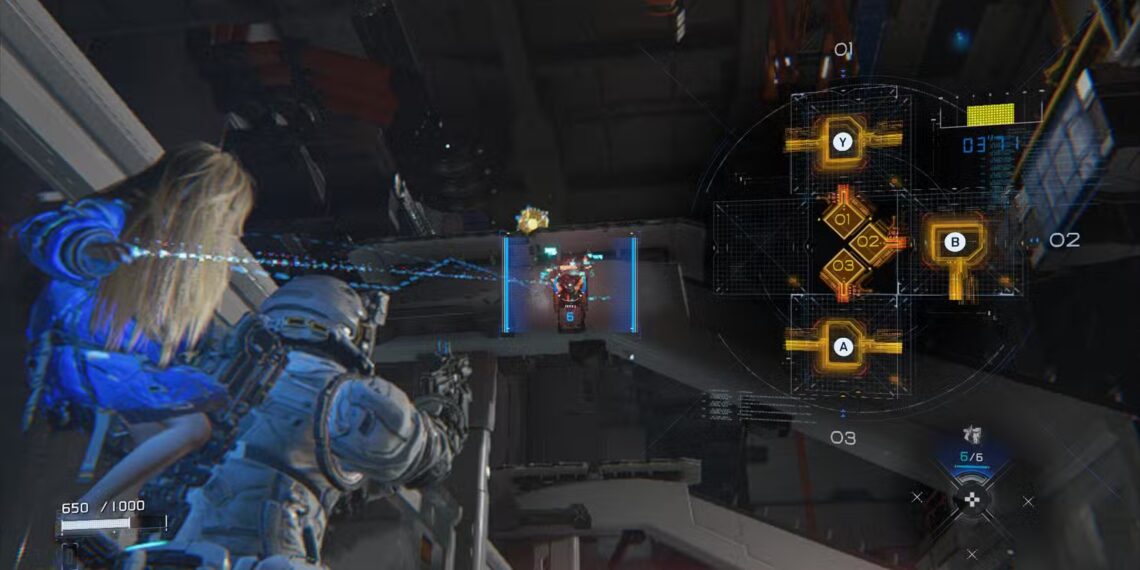Select the orange diamond node labeled 01

(842, 219)
